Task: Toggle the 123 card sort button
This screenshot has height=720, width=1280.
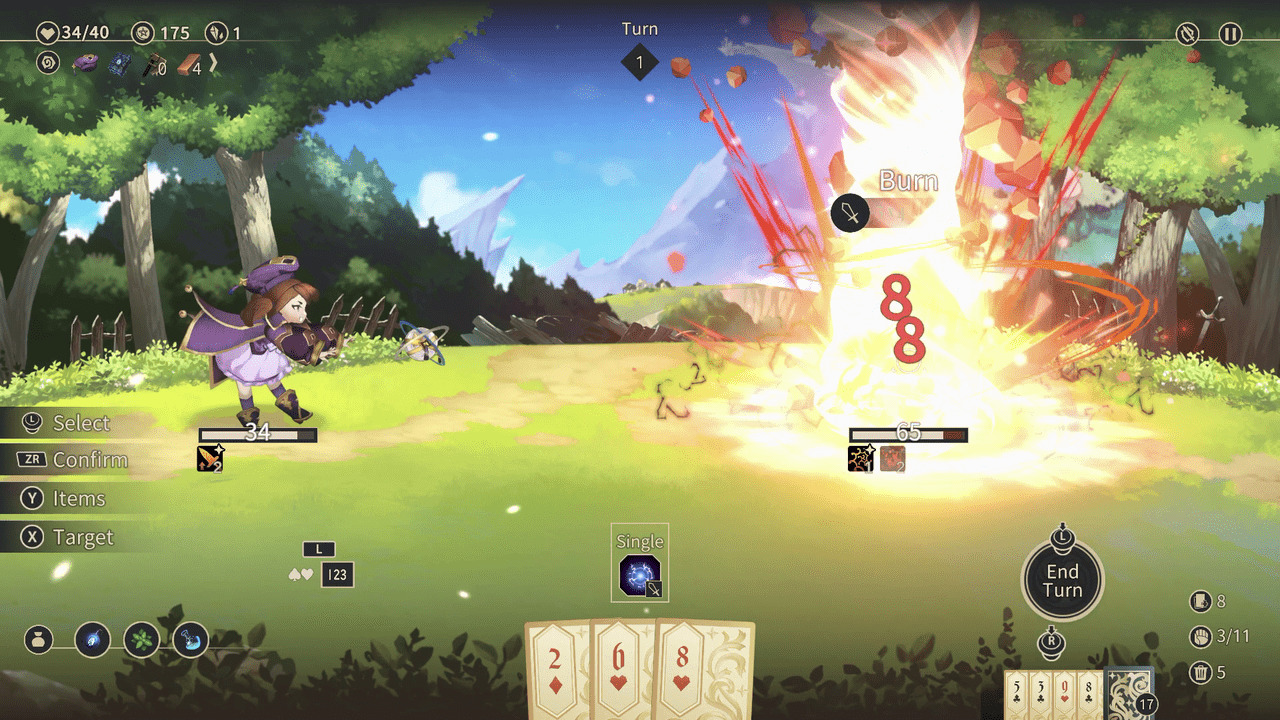Action: tap(337, 575)
